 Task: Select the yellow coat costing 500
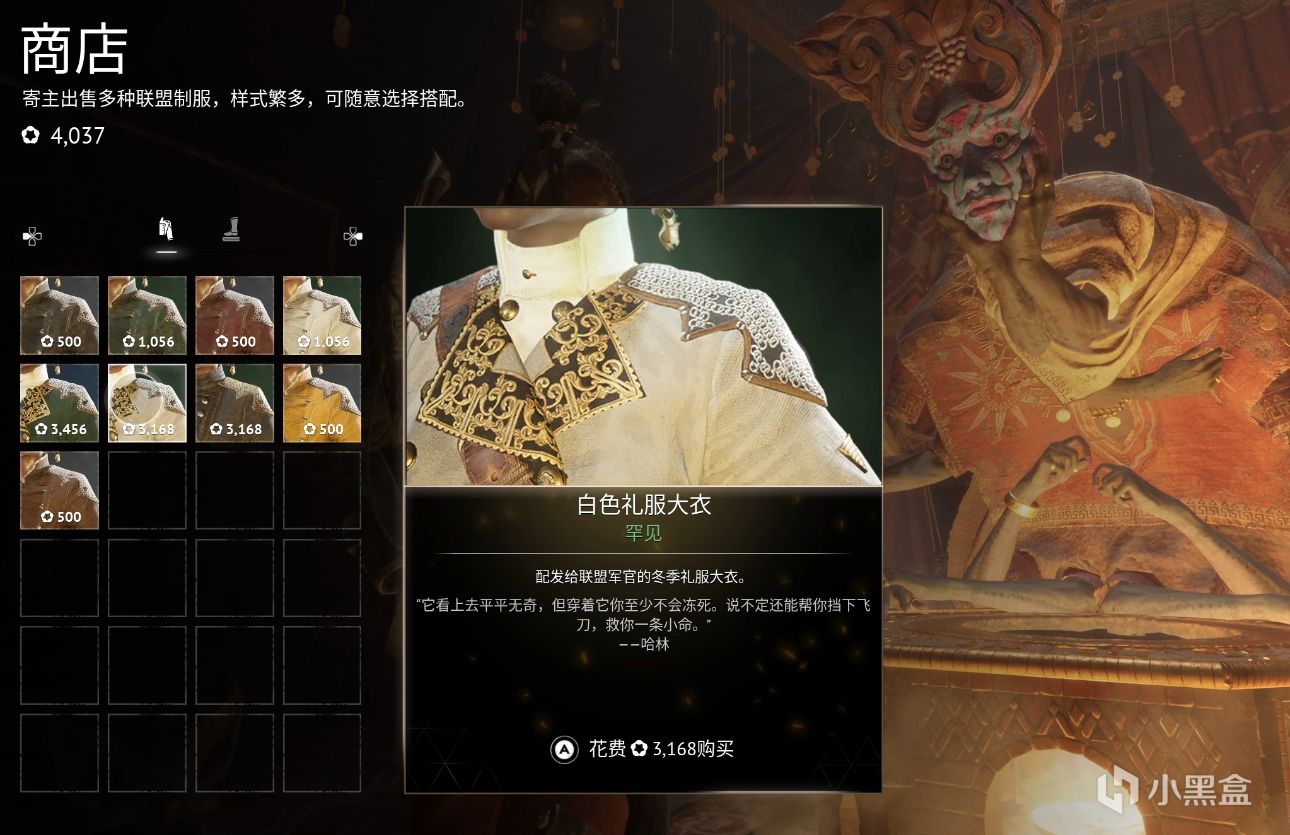322,402
